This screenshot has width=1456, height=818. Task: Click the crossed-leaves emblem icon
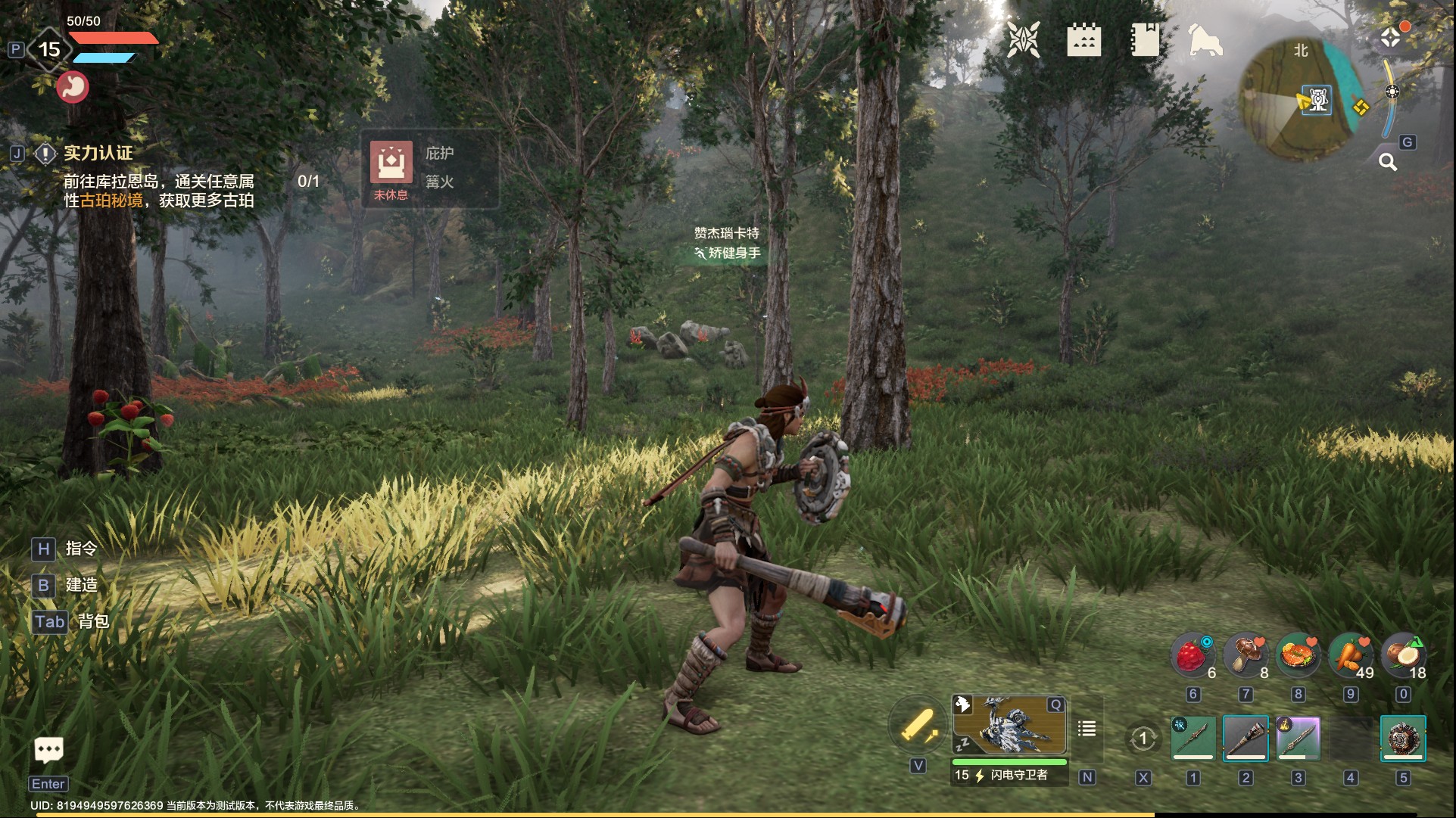point(1023,39)
